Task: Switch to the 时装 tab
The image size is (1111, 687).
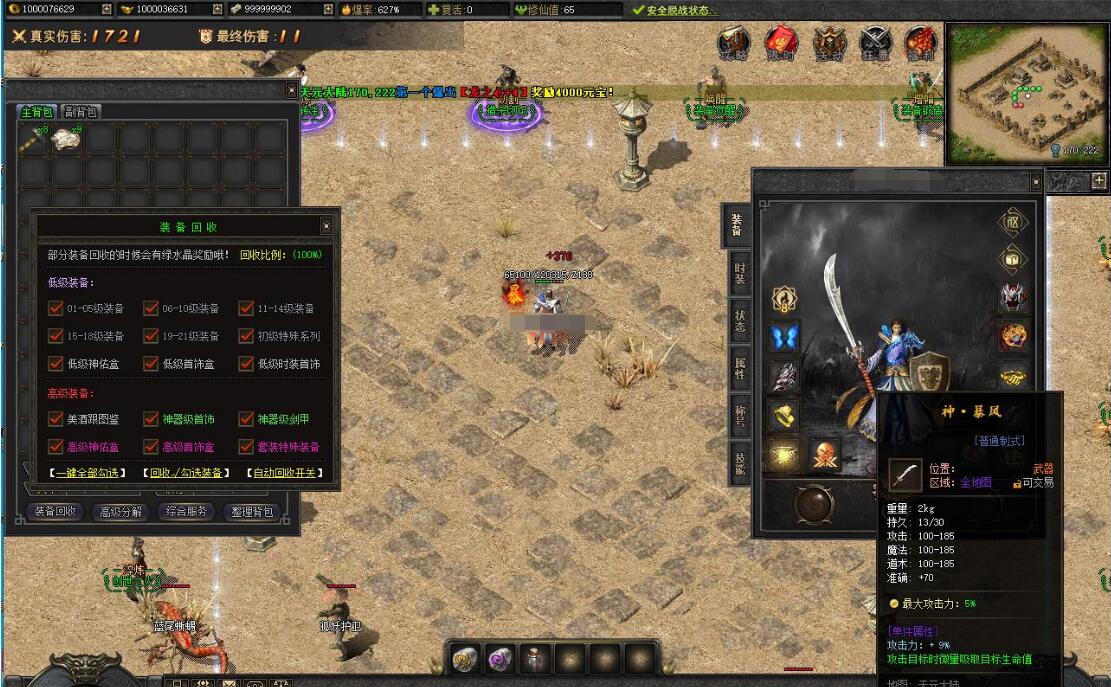Action: point(739,274)
